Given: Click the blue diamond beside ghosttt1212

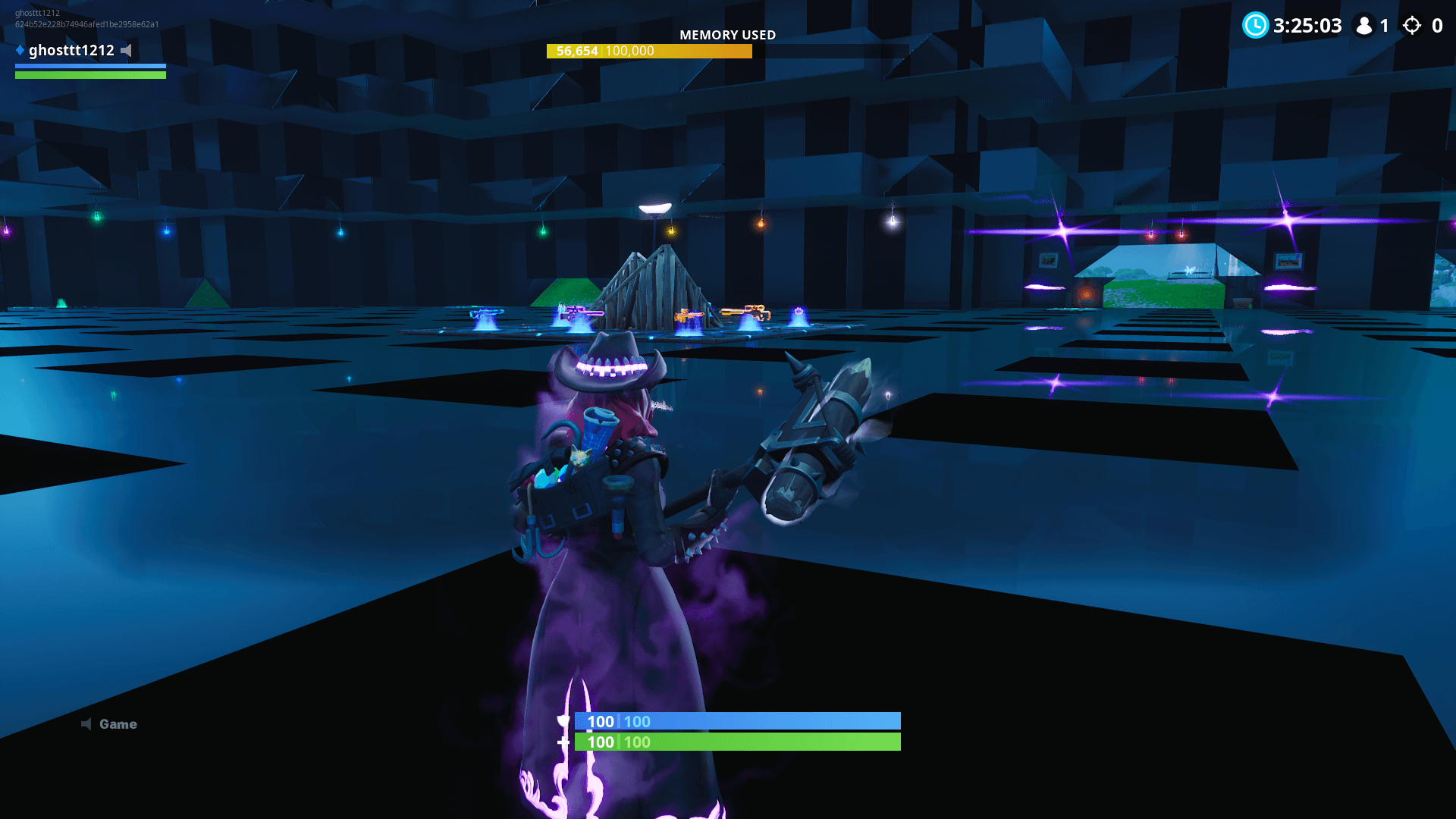Looking at the screenshot, I should coord(17,50).
